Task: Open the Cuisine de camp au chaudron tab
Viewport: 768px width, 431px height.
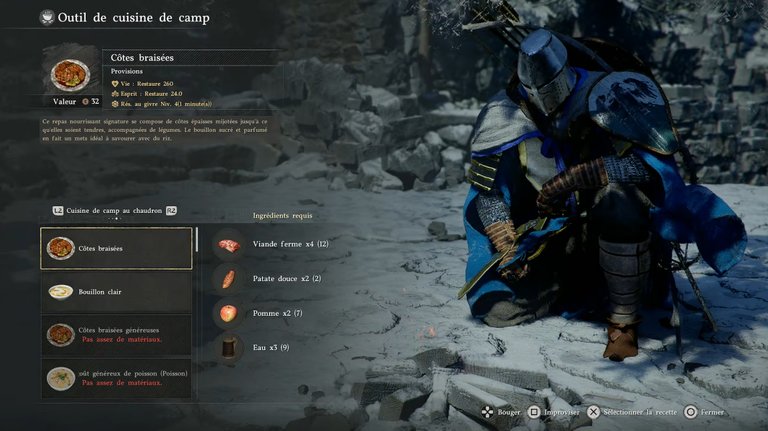Action: [115, 211]
